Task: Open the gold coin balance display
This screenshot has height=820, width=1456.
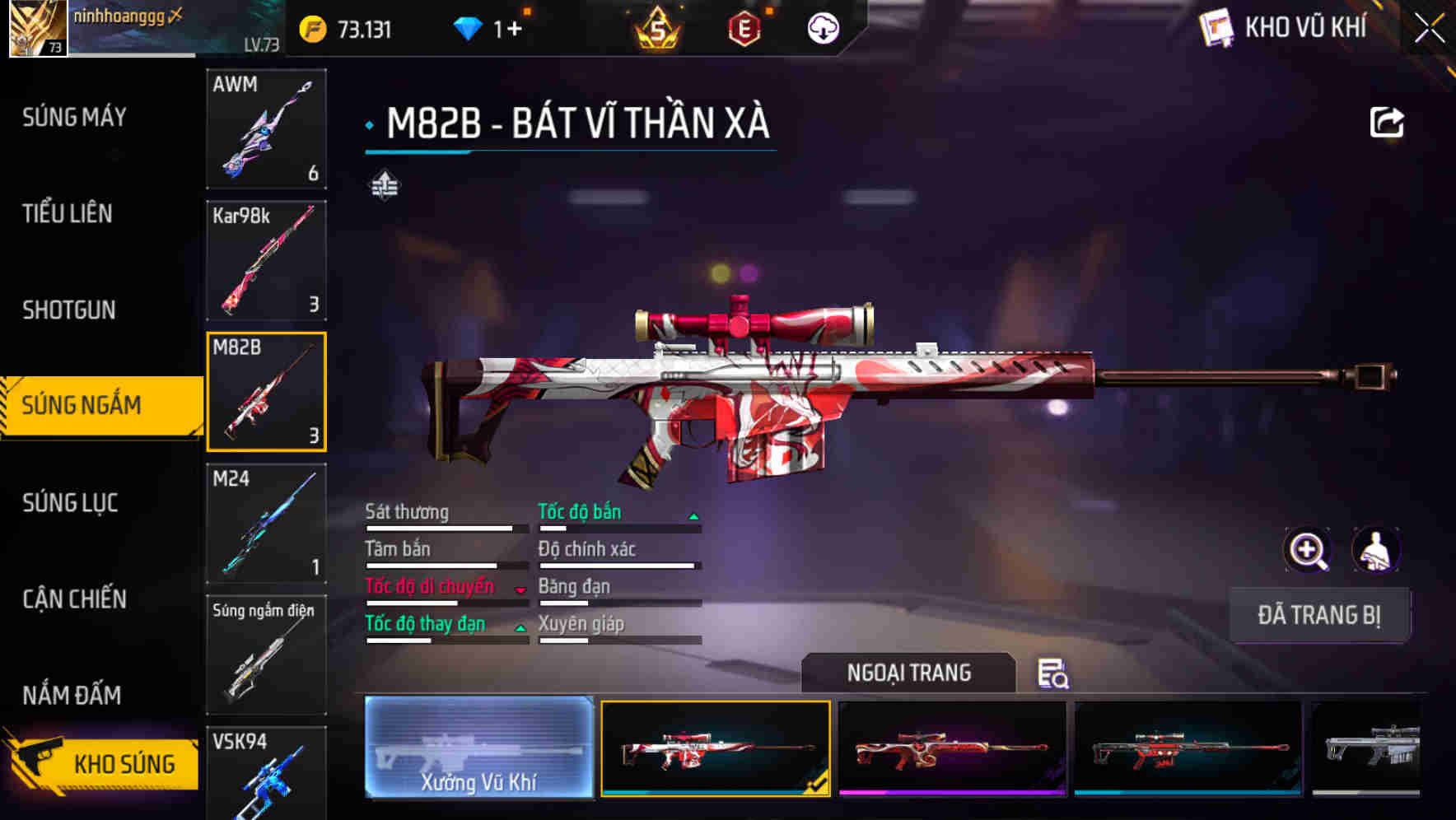Action: pos(346,27)
